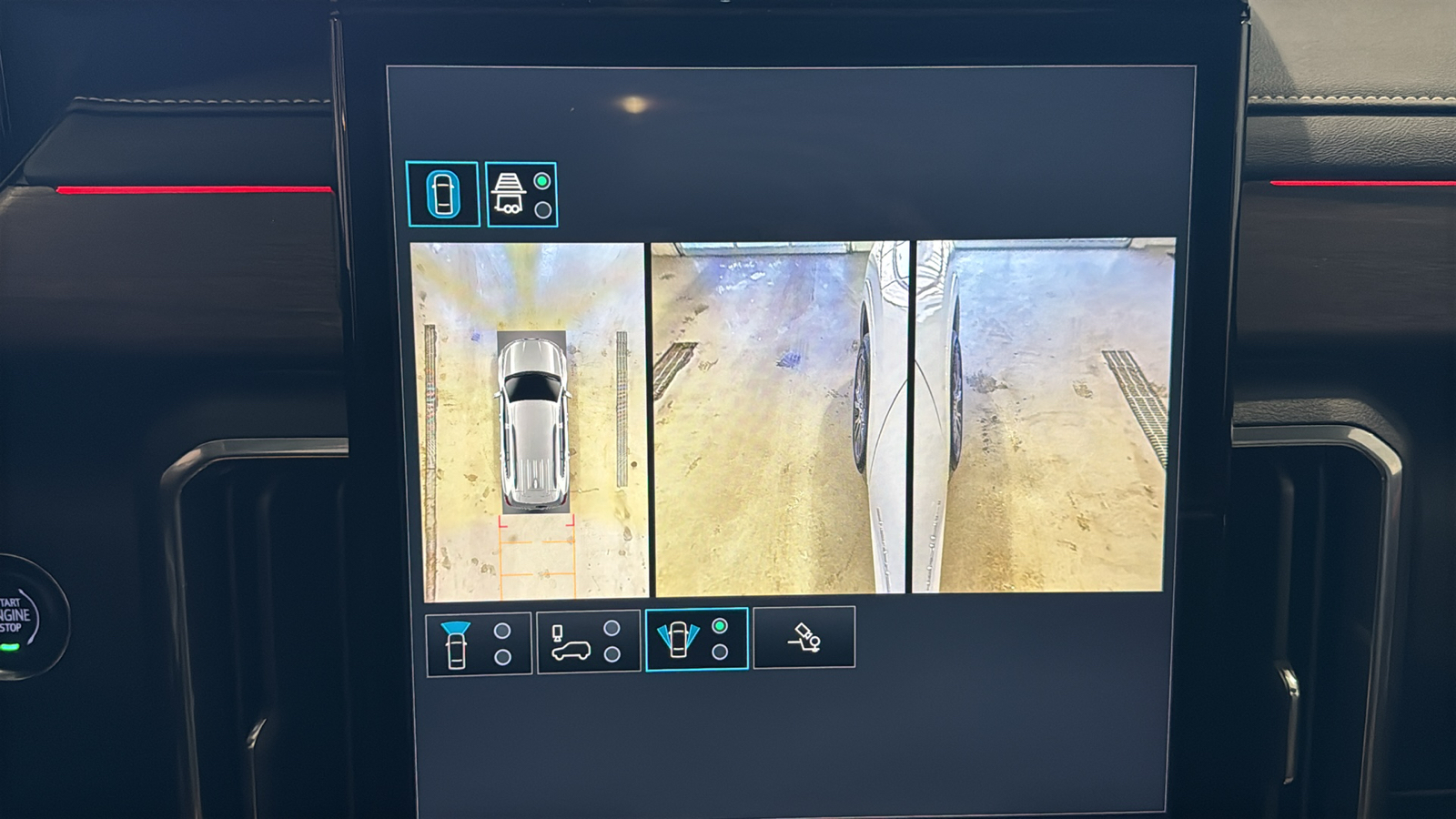1456x819 pixels.
Task: Activate the front camera view button
Action: (478, 644)
